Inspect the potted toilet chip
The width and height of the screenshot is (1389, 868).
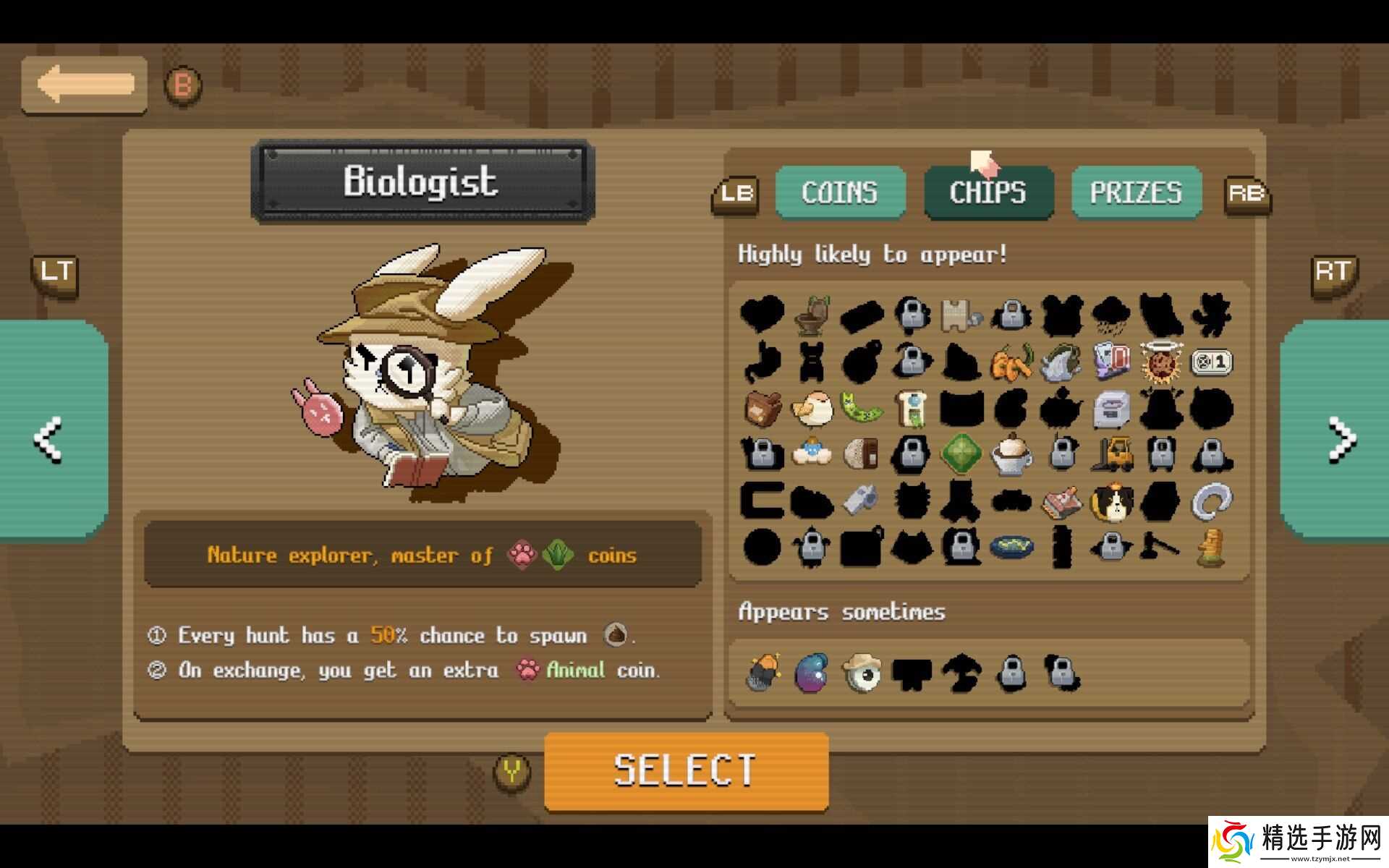[x=812, y=315]
